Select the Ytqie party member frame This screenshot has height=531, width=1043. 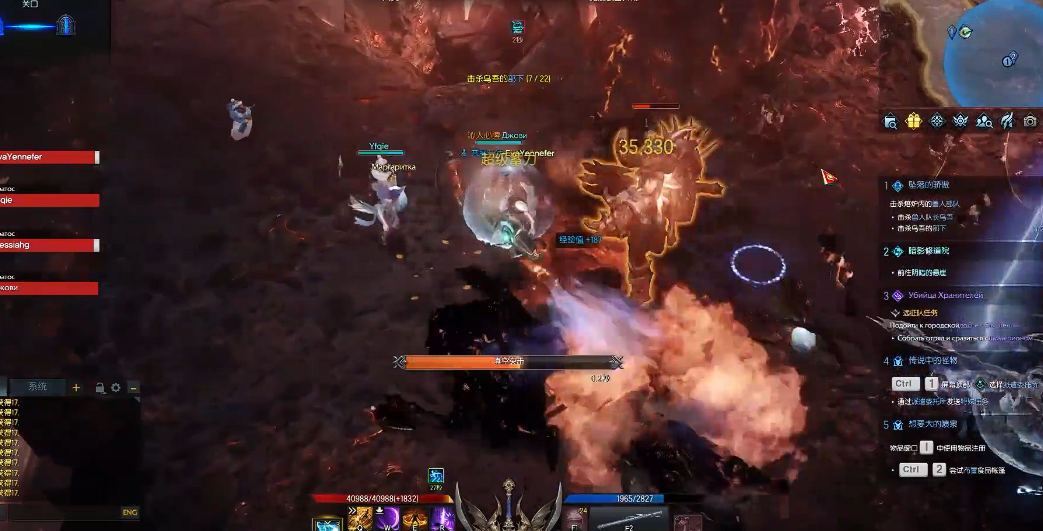pos(49,200)
